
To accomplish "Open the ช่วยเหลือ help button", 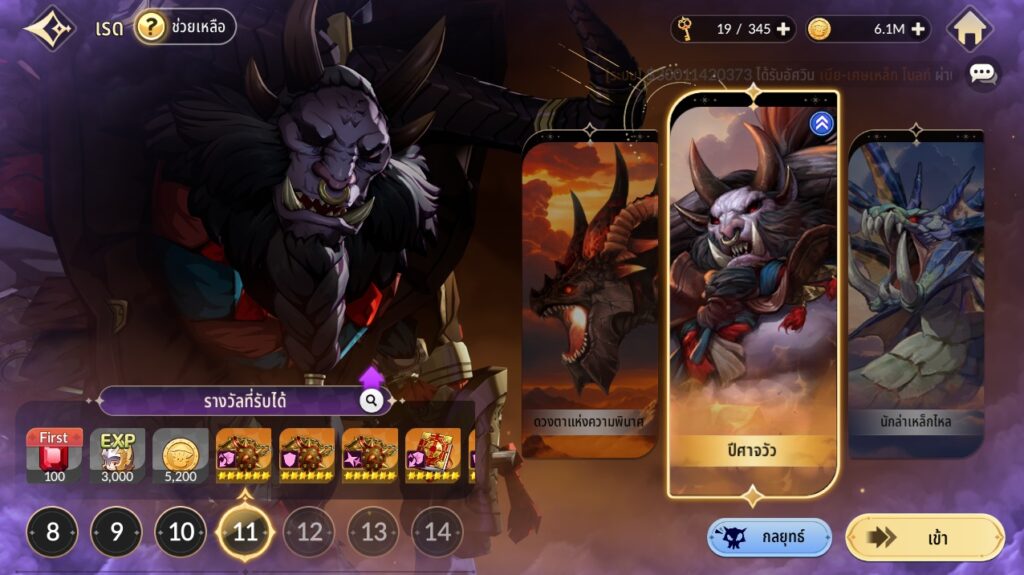I will point(185,27).
